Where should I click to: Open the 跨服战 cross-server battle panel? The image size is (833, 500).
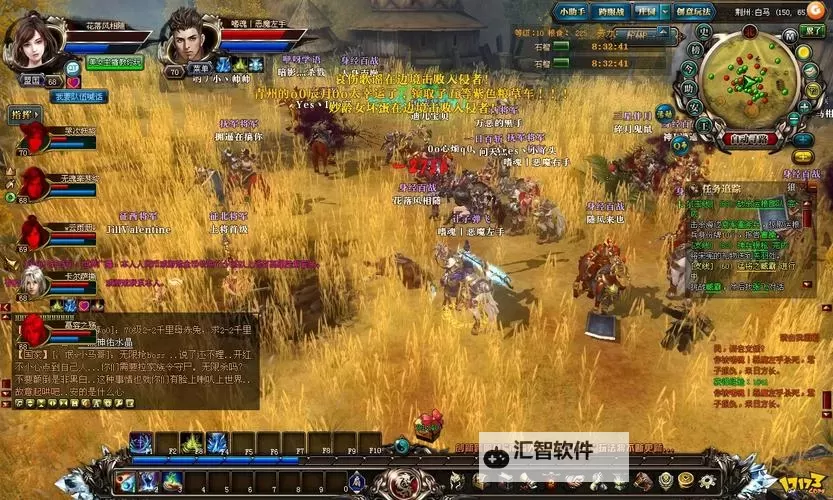tap(610, 12)
